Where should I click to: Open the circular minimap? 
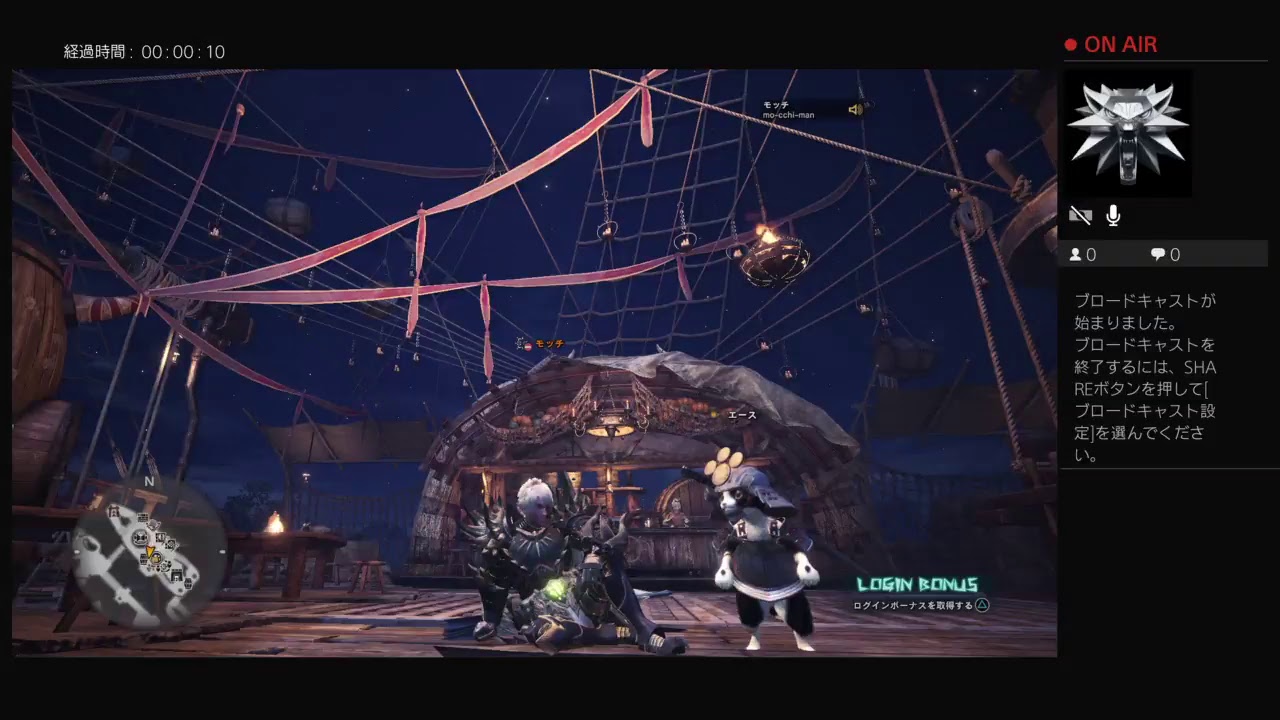[x=150, y=552]
